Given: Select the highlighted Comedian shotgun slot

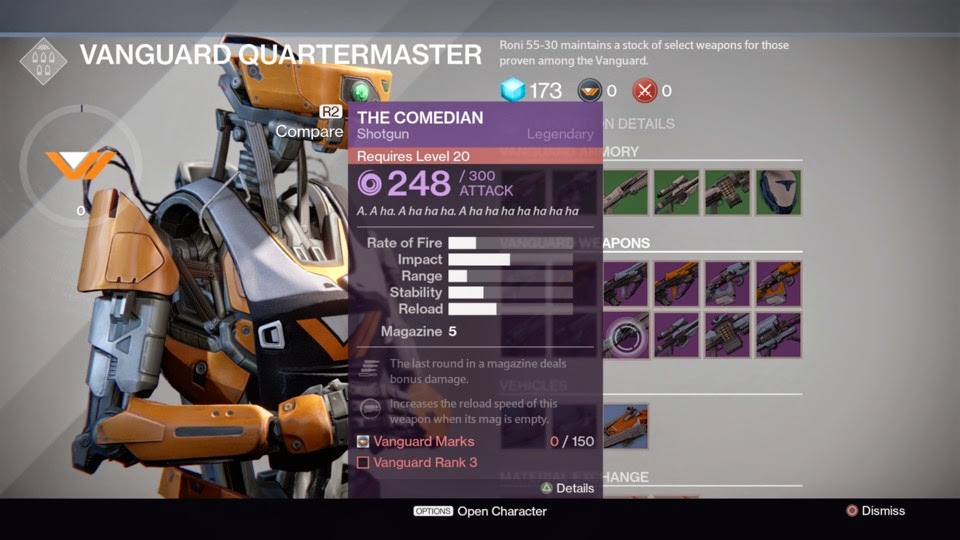Looking at the screenshot, I should [x=627, y=335].
